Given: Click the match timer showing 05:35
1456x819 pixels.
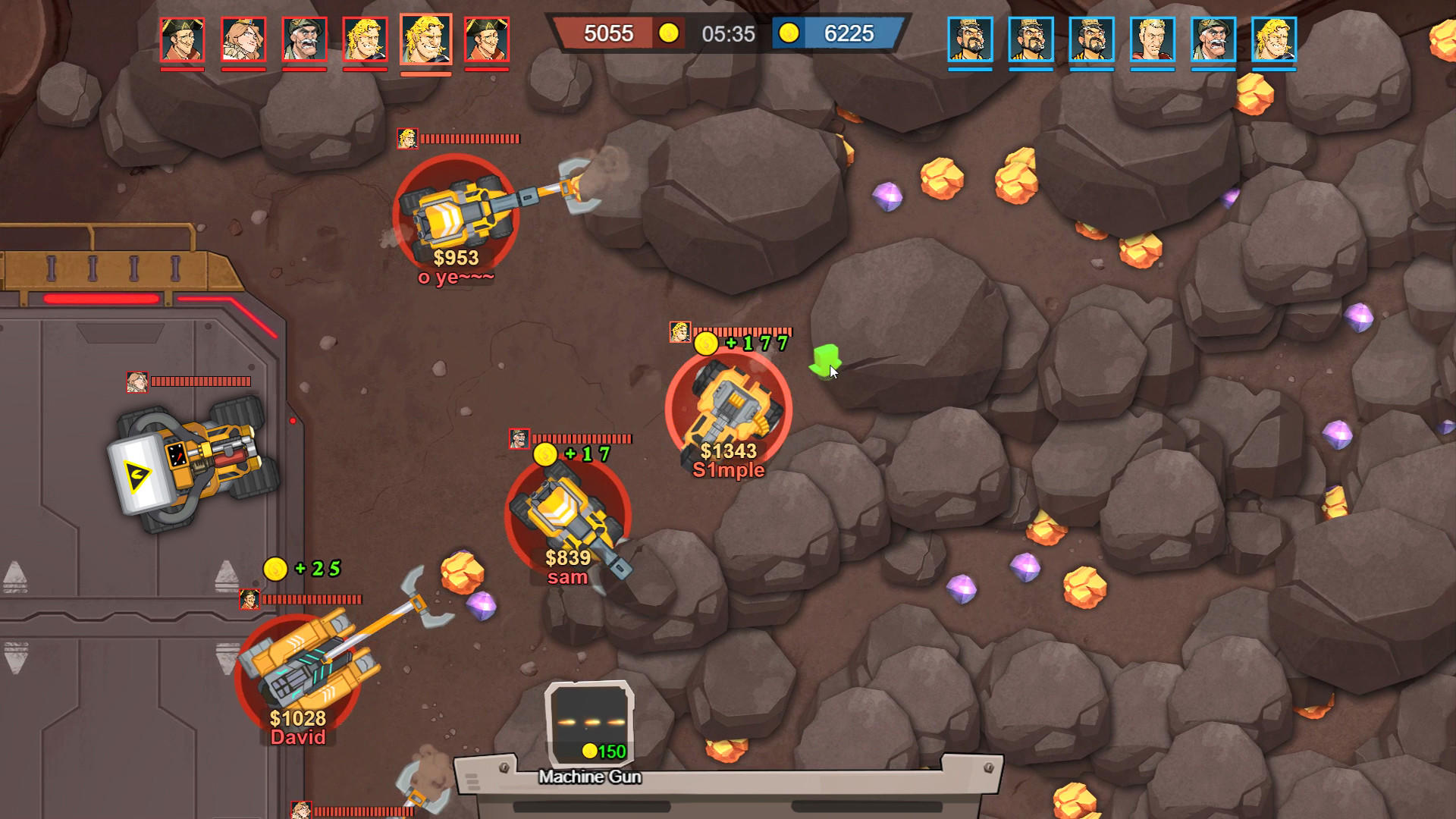Looking at the screenshot, I should click(x=730, y=33).
